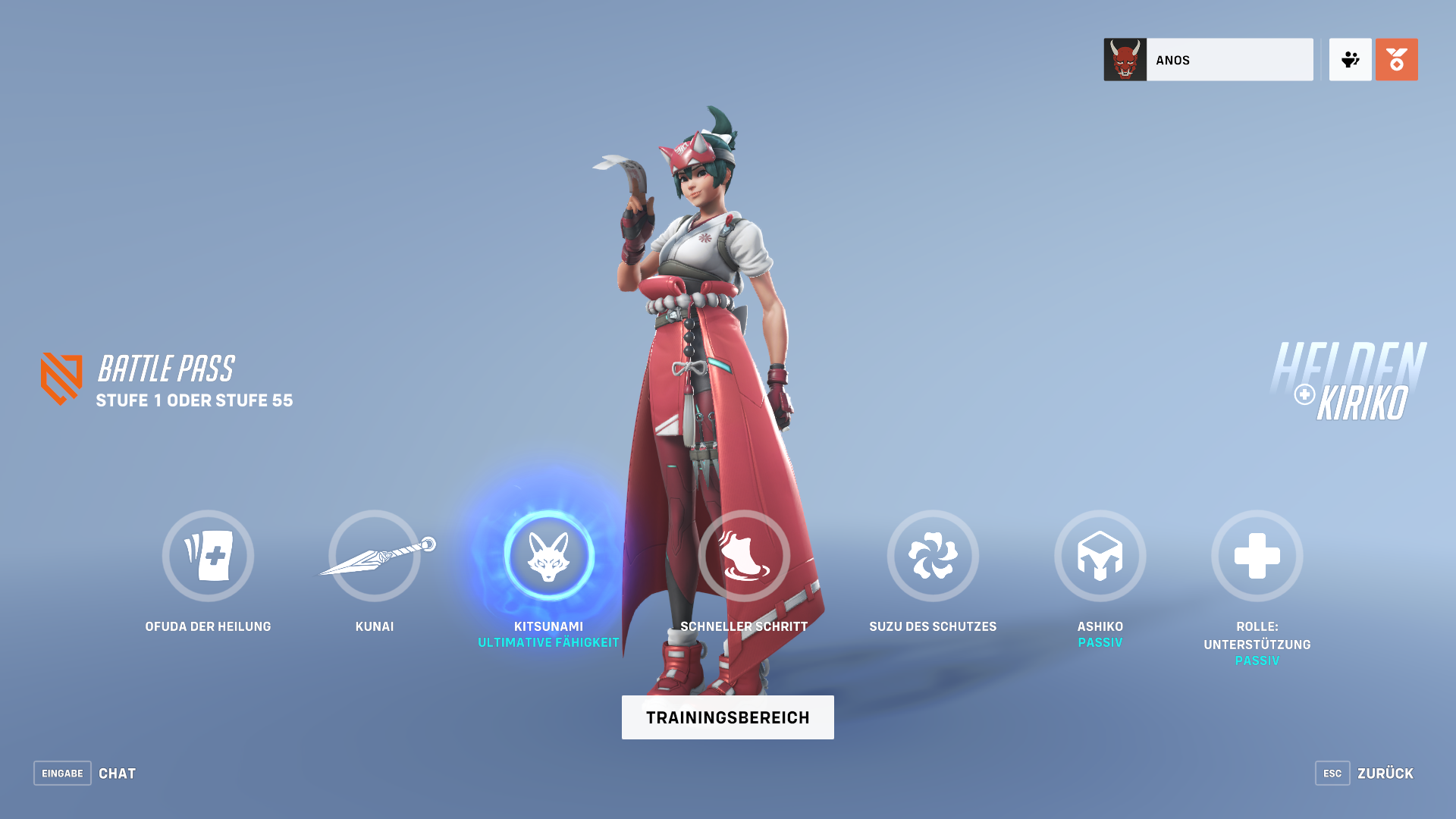Select the Rolle: Unterstützung passive icon
This screenshot has height=819, width=1456.
pos(1257,556)
